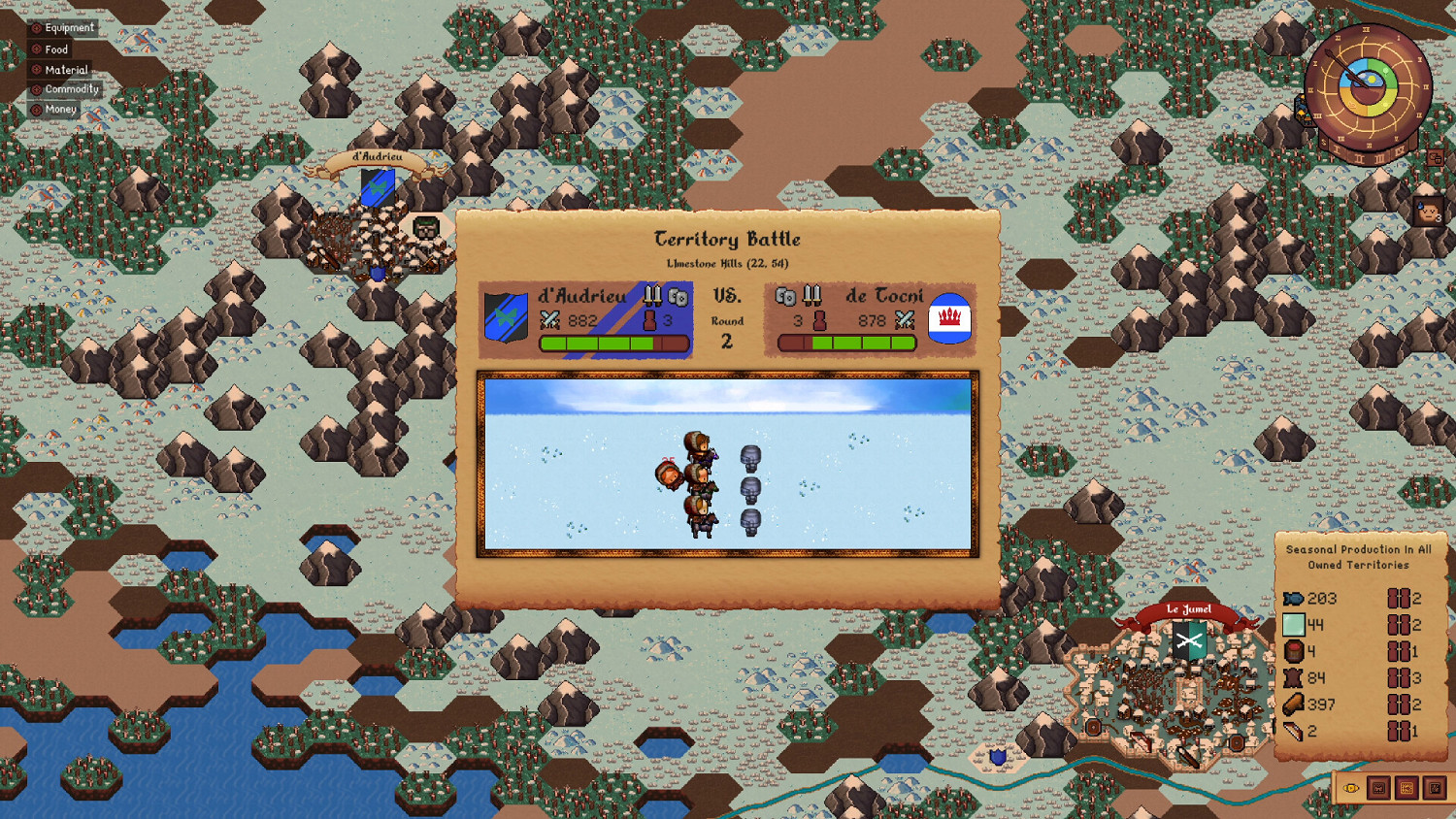
Task: Click the leather hide icon showing 84
Action: [1294, 678]
